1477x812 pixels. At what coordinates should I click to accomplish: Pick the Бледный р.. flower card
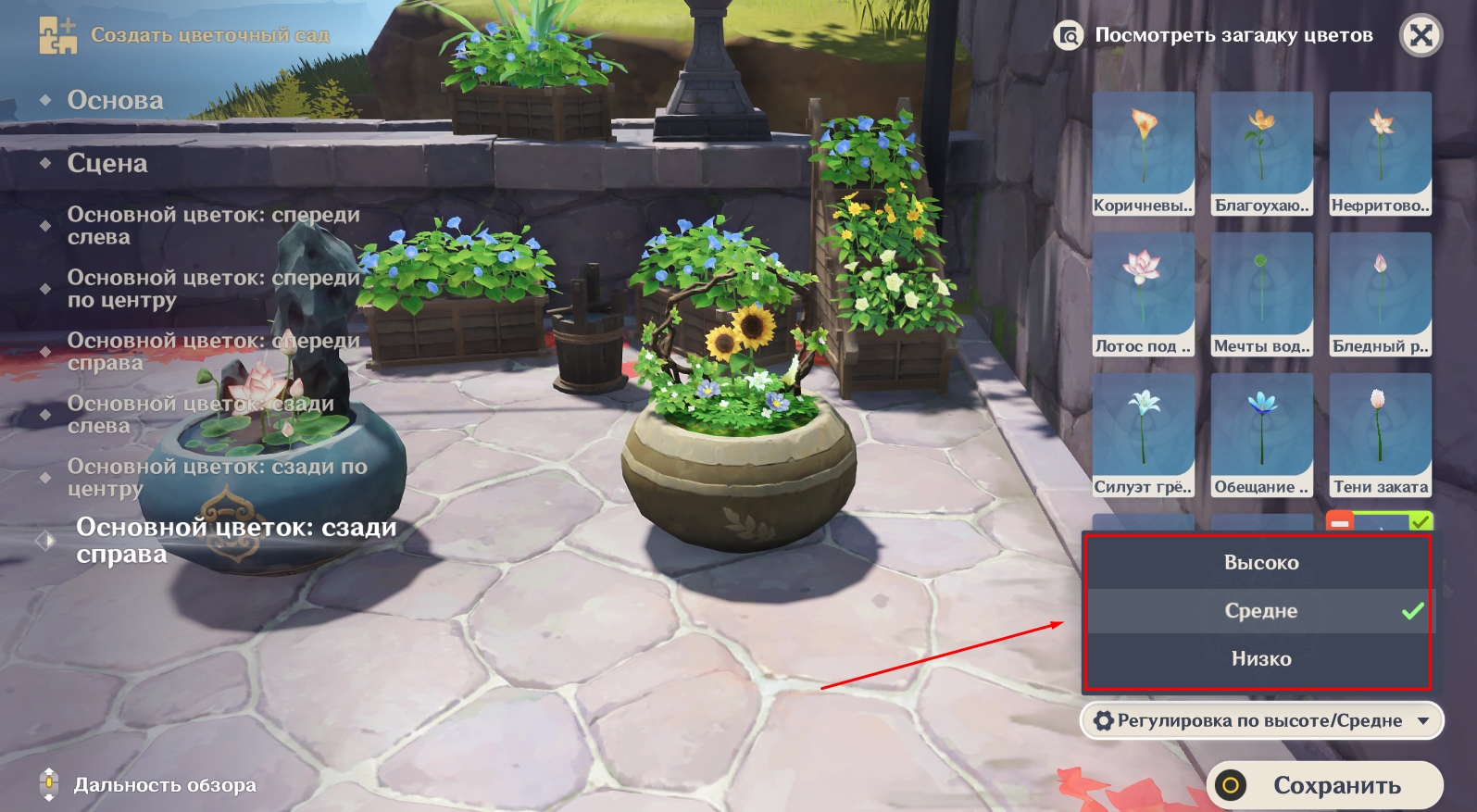click(1380, 294)
